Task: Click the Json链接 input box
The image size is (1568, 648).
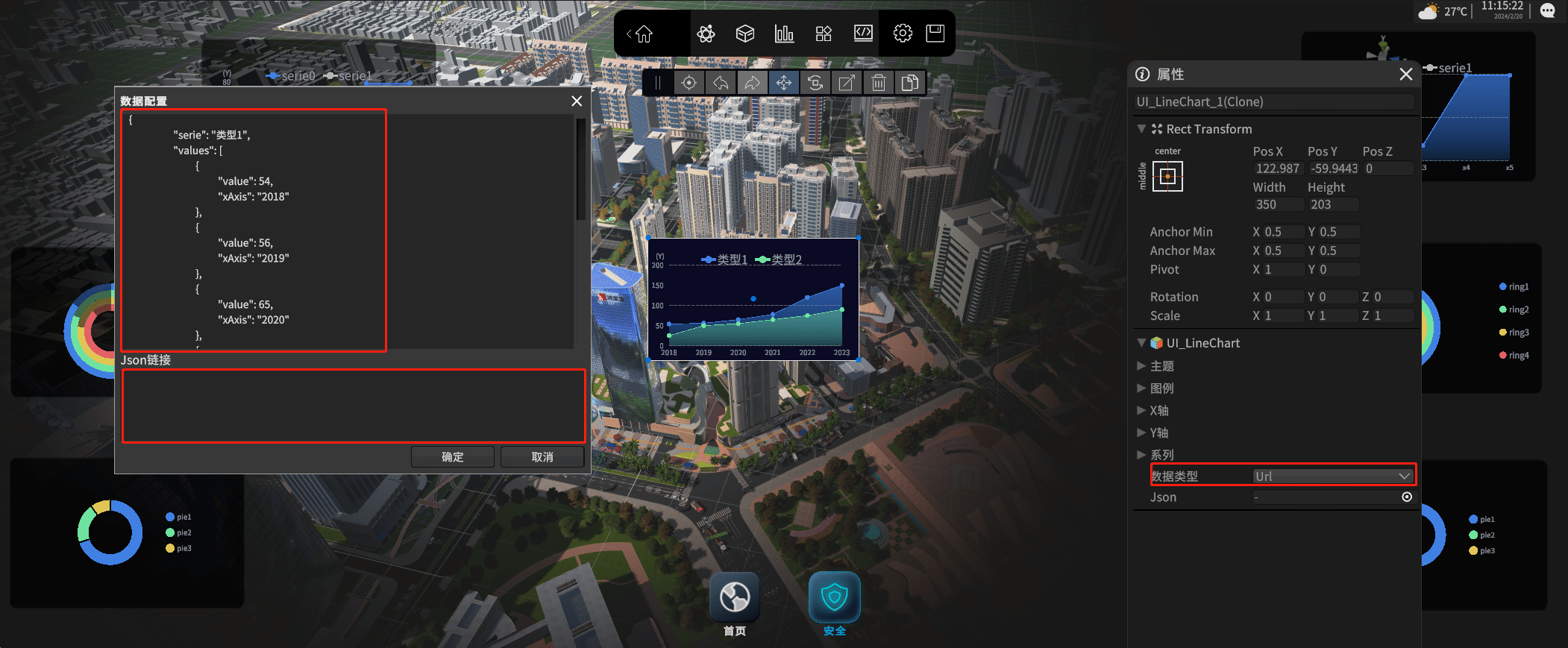Action: [x=354, y=406]
